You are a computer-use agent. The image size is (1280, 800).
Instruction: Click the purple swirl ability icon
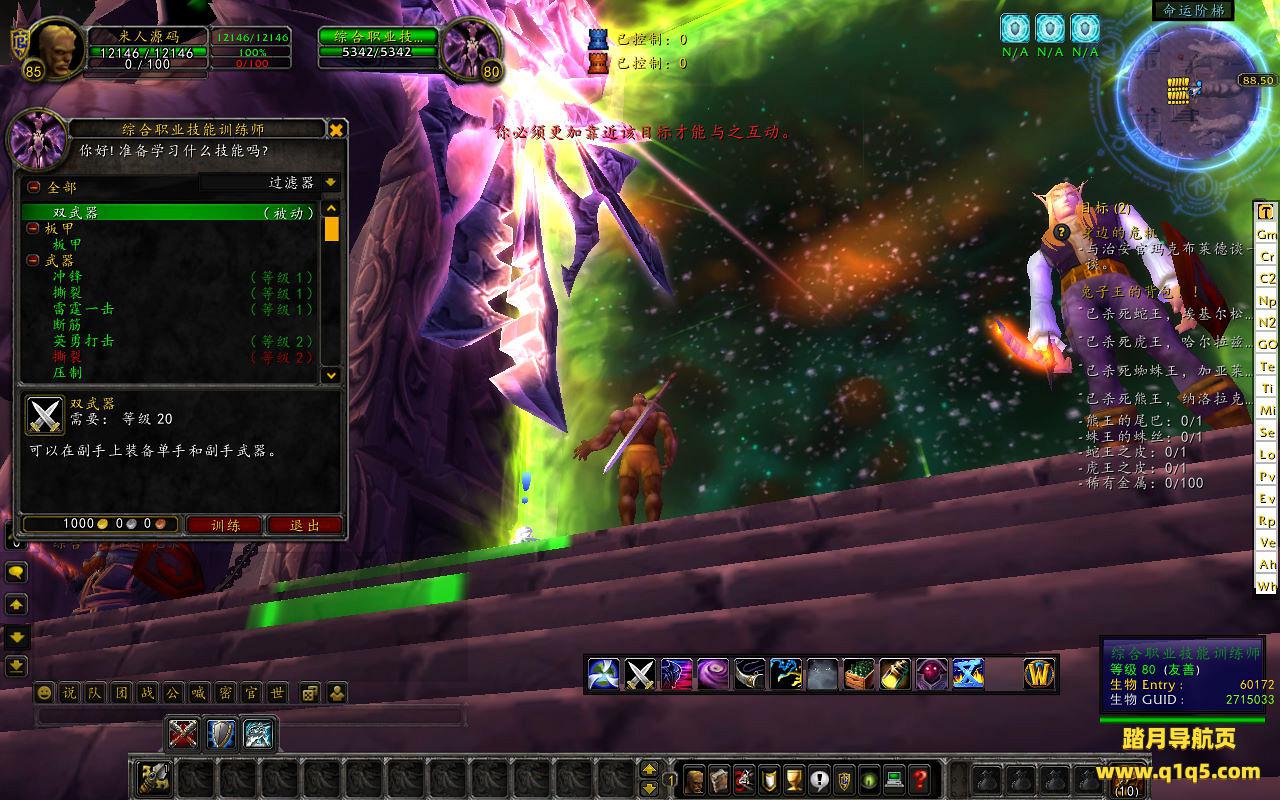(x=713, y=673)
